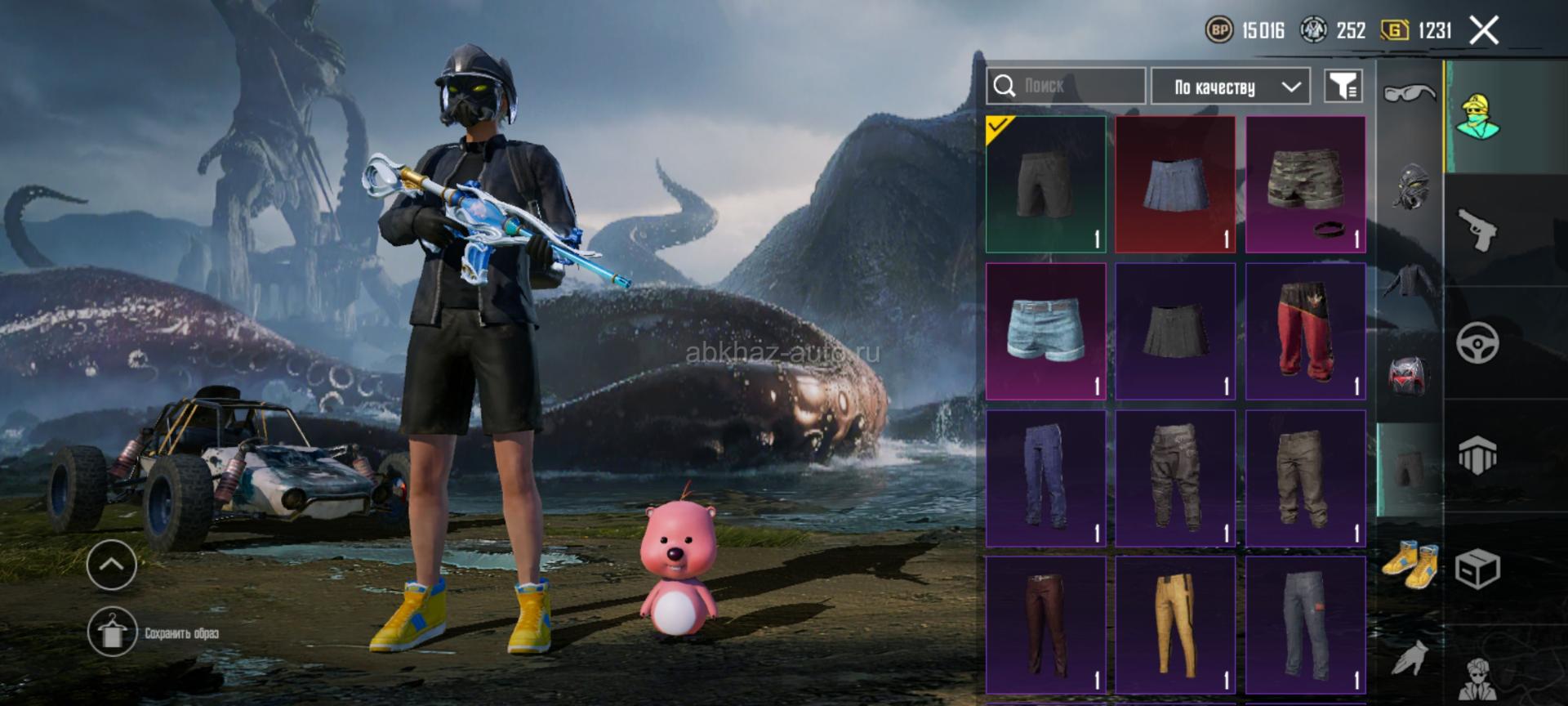
Task: Open the box crate tab
Action: 1478,569
